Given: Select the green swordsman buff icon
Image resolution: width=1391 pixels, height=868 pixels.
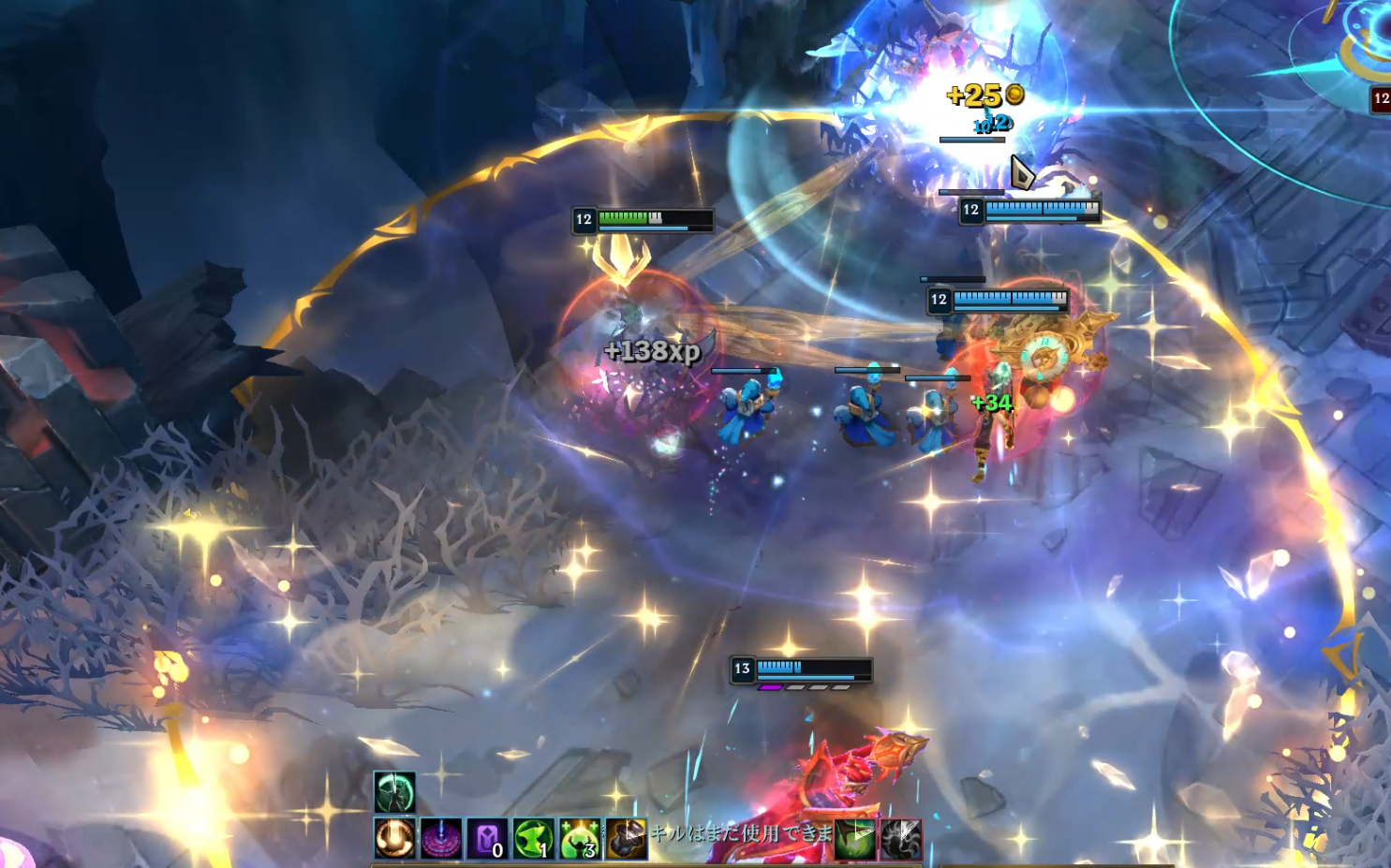Looking at the screenshot, I should coord(394,792).
